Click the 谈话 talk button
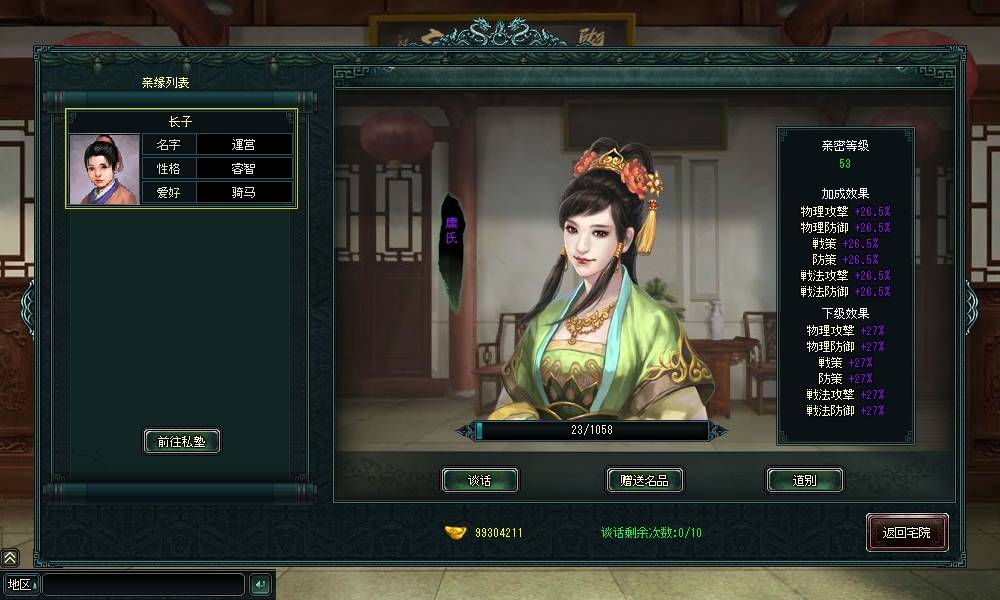The width and height of the screenshot is (1000, 600). coord(480,480)
